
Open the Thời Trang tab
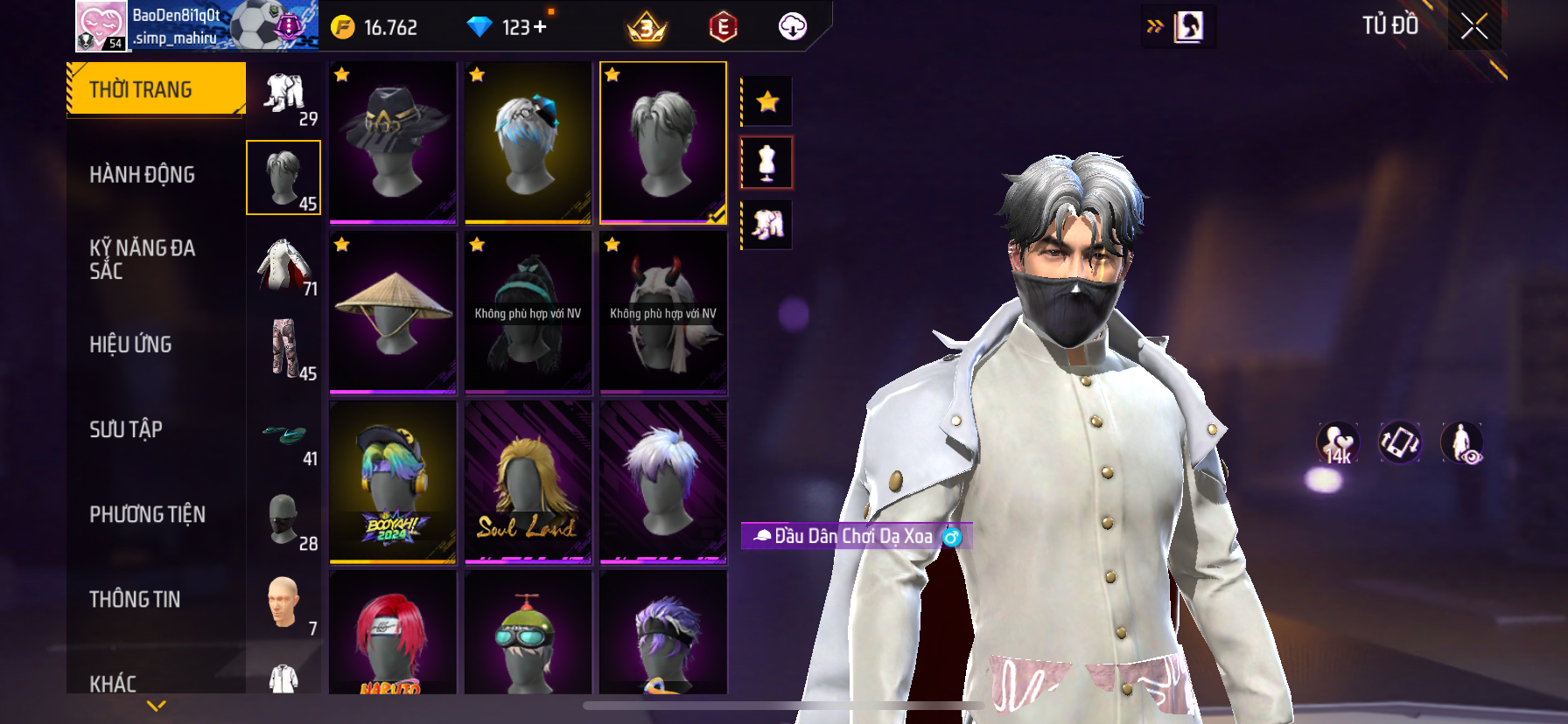pyautogui.click(x=156, y=89)
